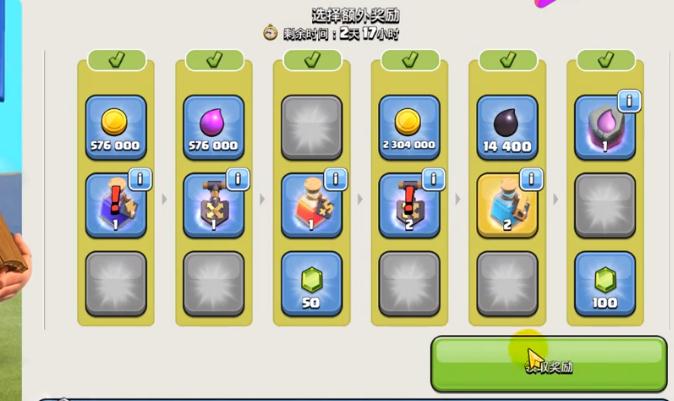Choose the red potion reward
Screen dimensions: 674x401
(x=311, y=205)
